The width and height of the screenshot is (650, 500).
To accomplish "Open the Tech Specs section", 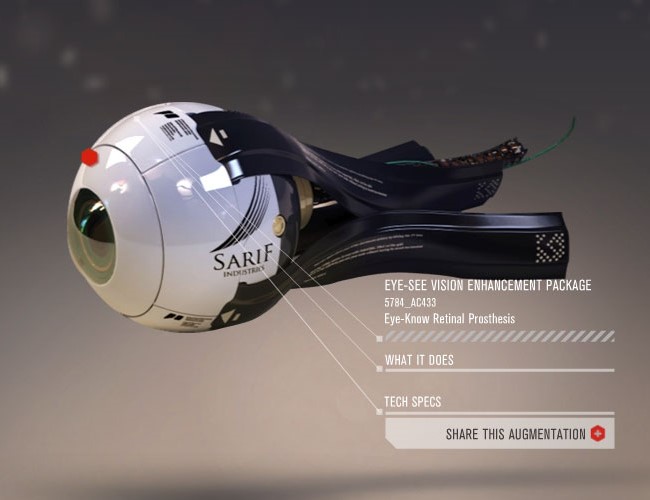I will [413, 403].
